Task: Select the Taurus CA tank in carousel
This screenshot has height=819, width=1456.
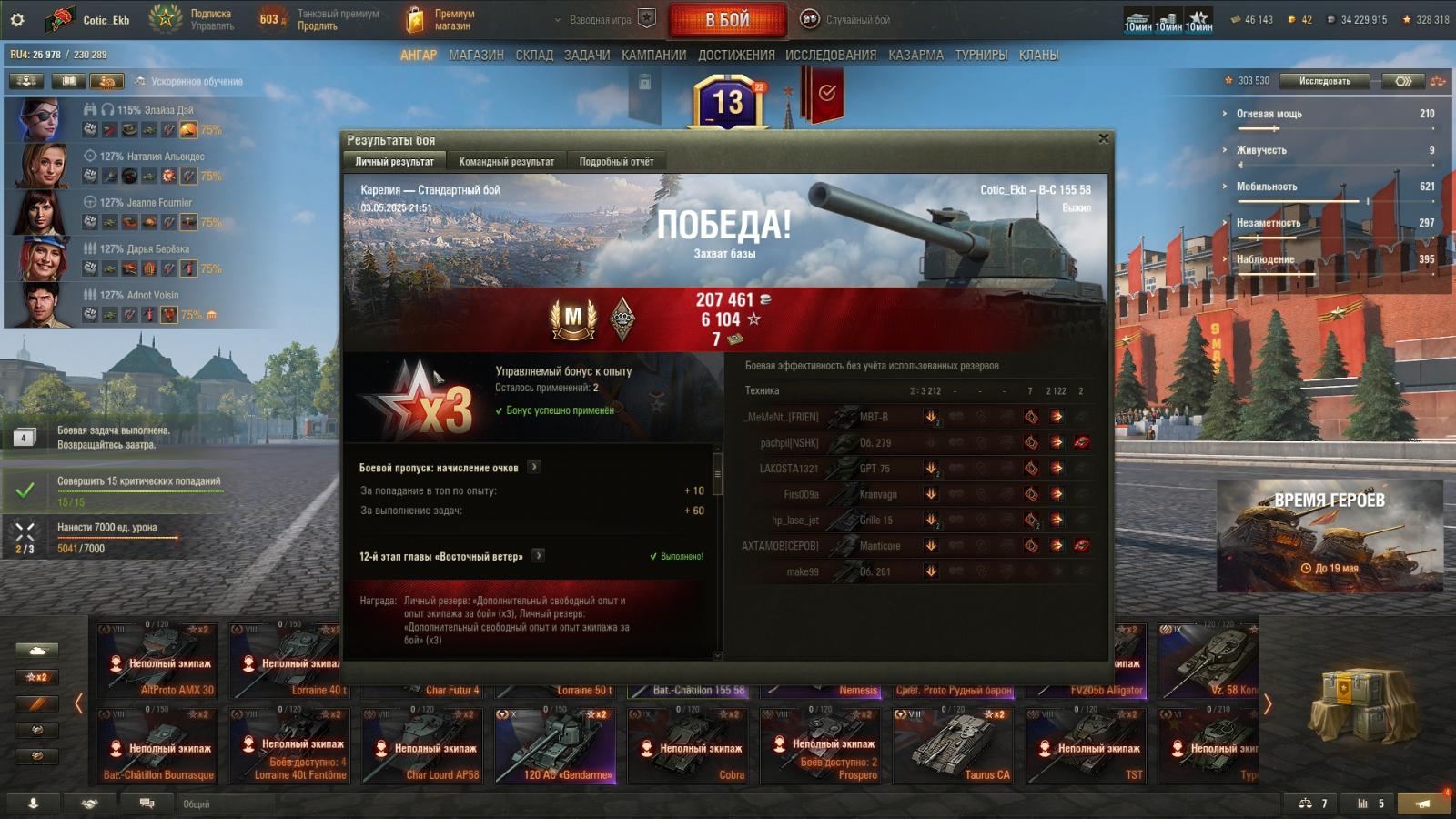Action: pyautogui.click(x=953, y=746)
